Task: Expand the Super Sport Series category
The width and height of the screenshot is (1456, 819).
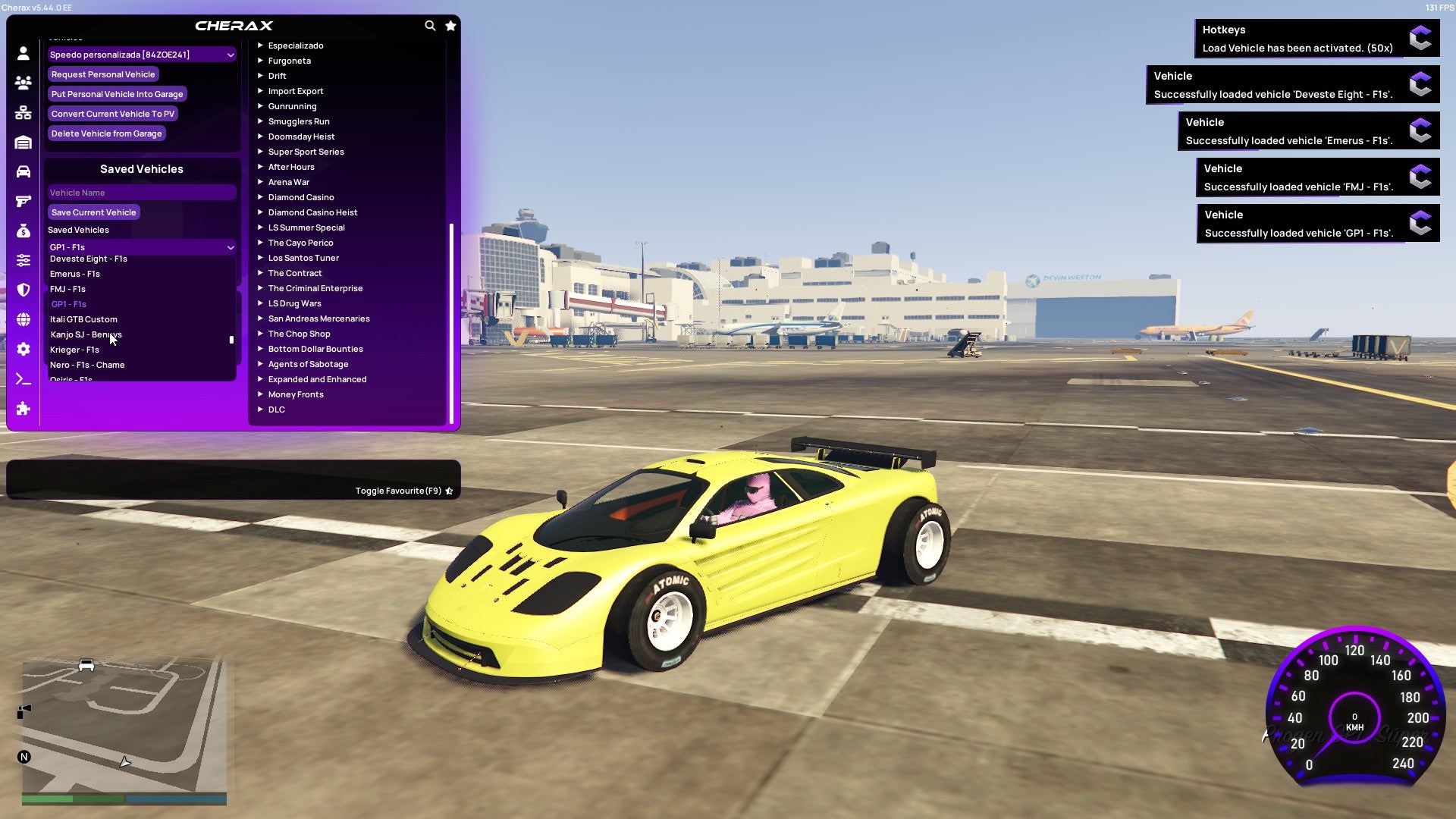Action: coord(306,152)
